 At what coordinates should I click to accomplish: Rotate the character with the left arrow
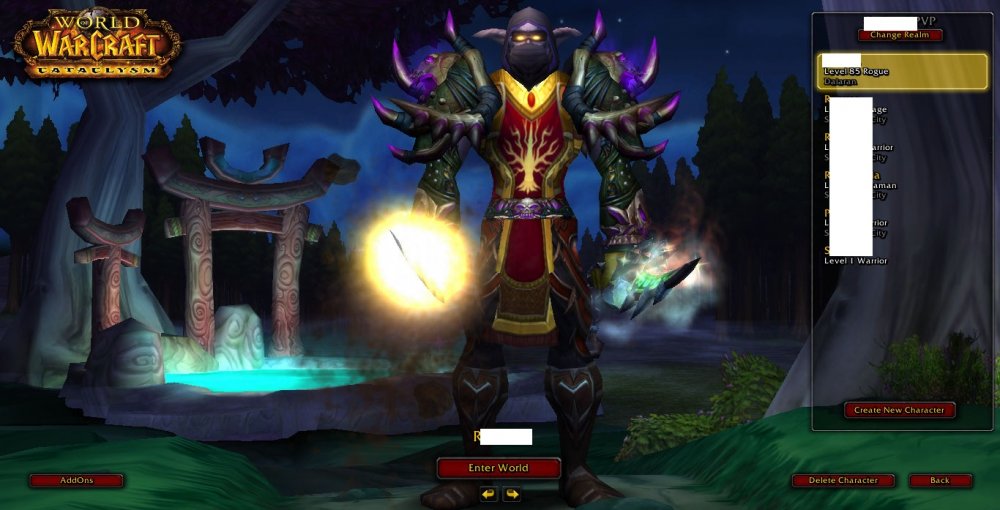[x=488, y=493]
